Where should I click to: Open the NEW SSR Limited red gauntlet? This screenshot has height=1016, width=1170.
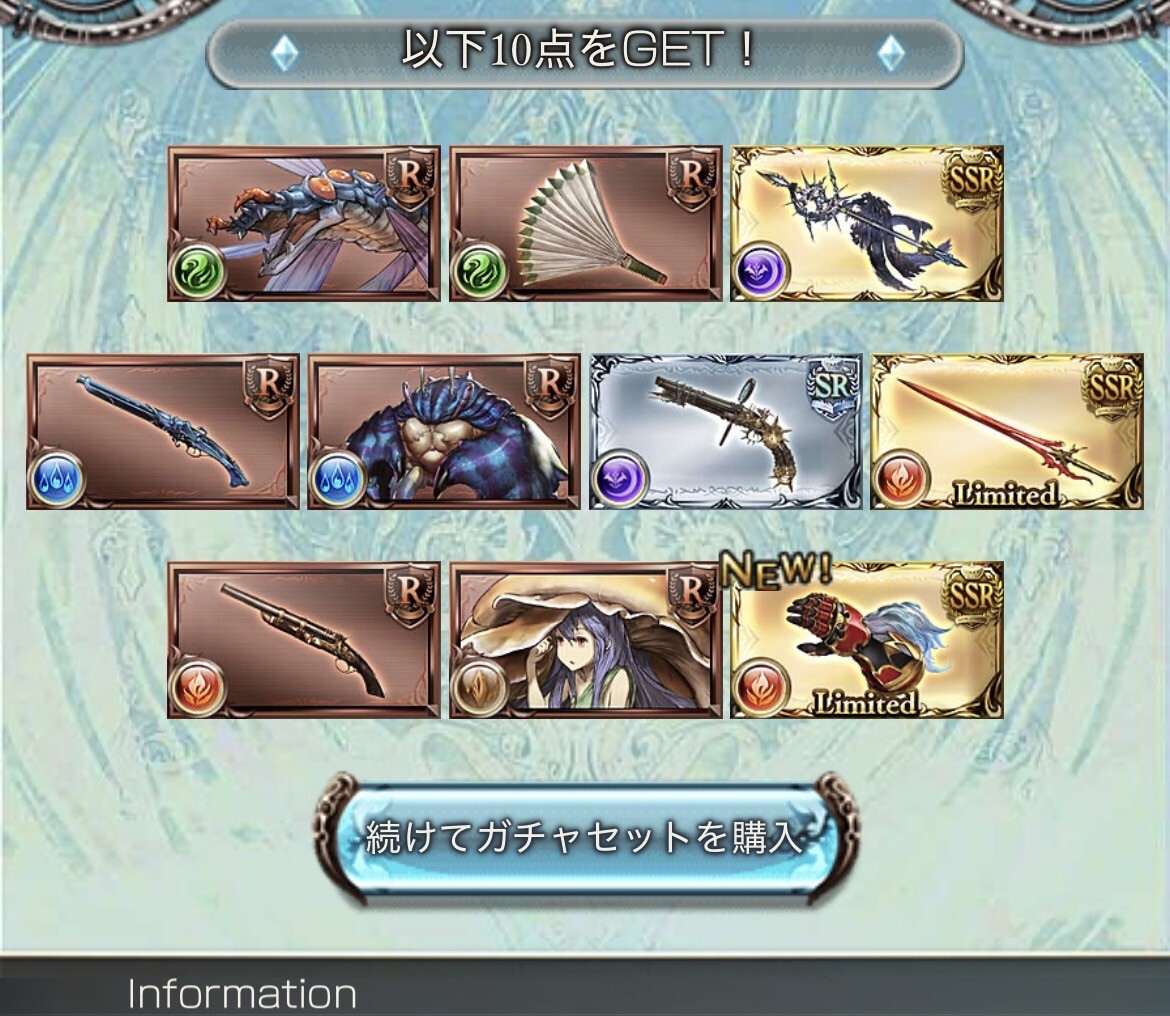click(x=867, y=640)
